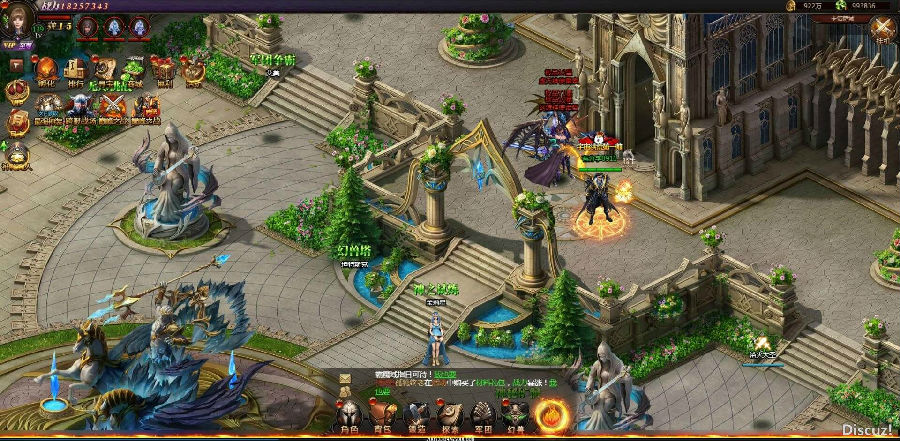Open the 福利 rewards chest icon
900x441 pixels.
point(163,71)
